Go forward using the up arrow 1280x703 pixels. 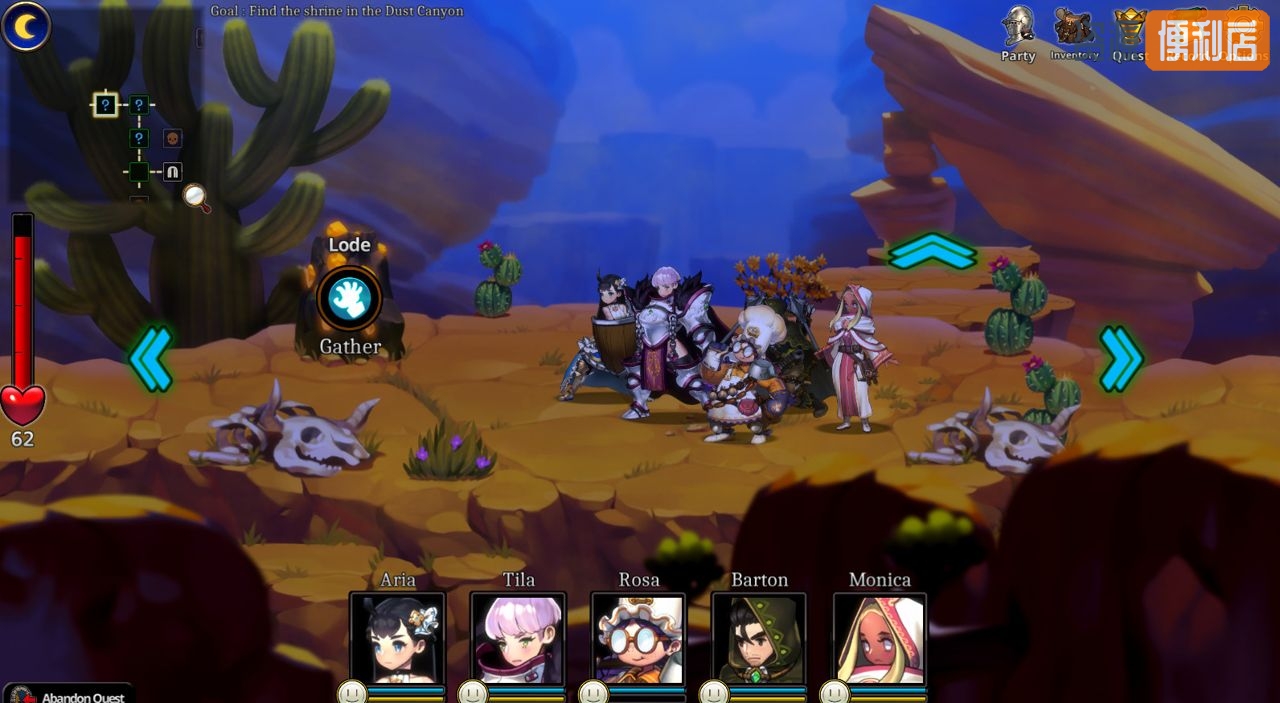[932, 251]
